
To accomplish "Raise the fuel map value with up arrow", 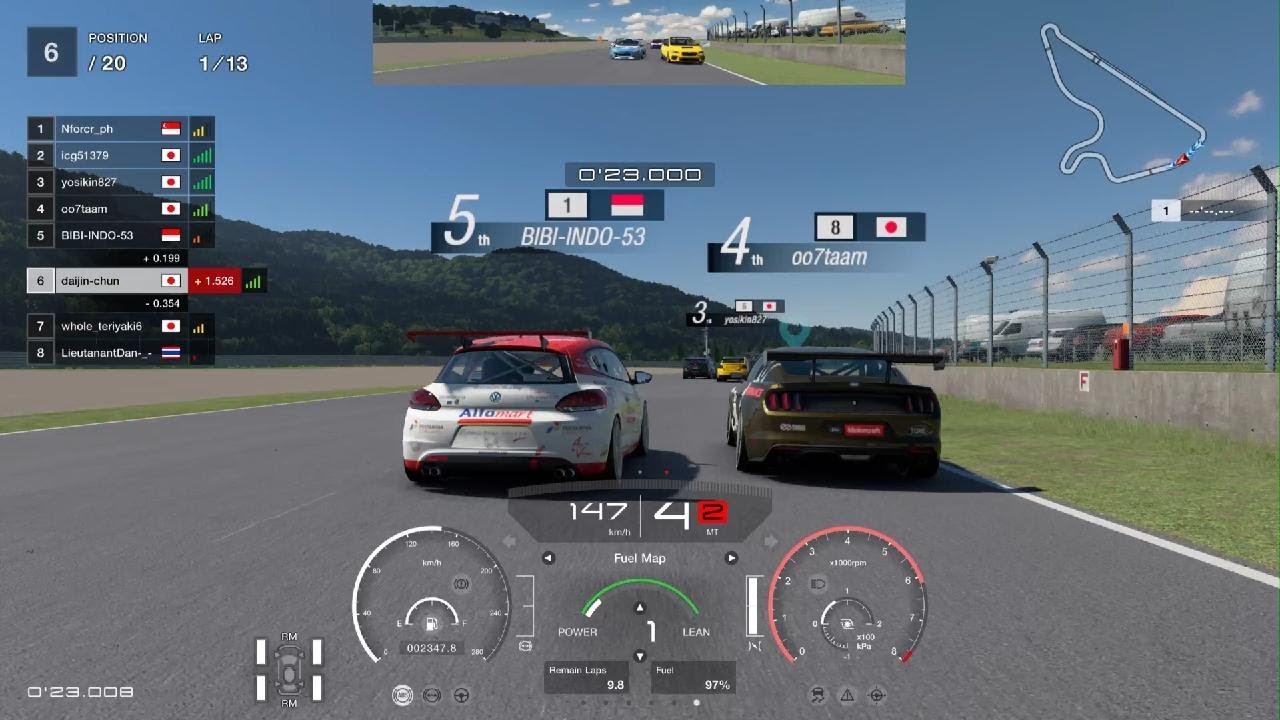I will pyautogui.click(x=639, y=607).
